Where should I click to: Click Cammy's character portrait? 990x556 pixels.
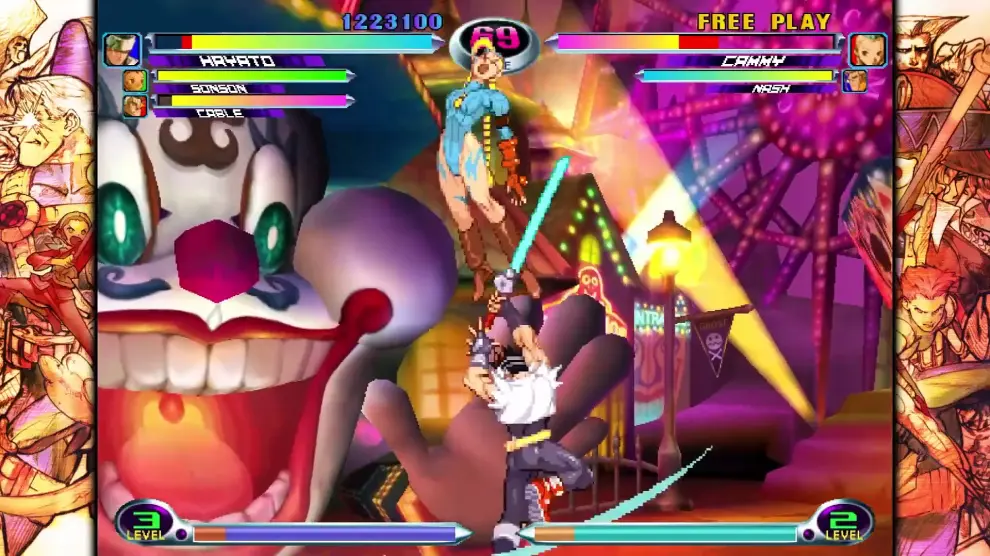click(868, 49)
